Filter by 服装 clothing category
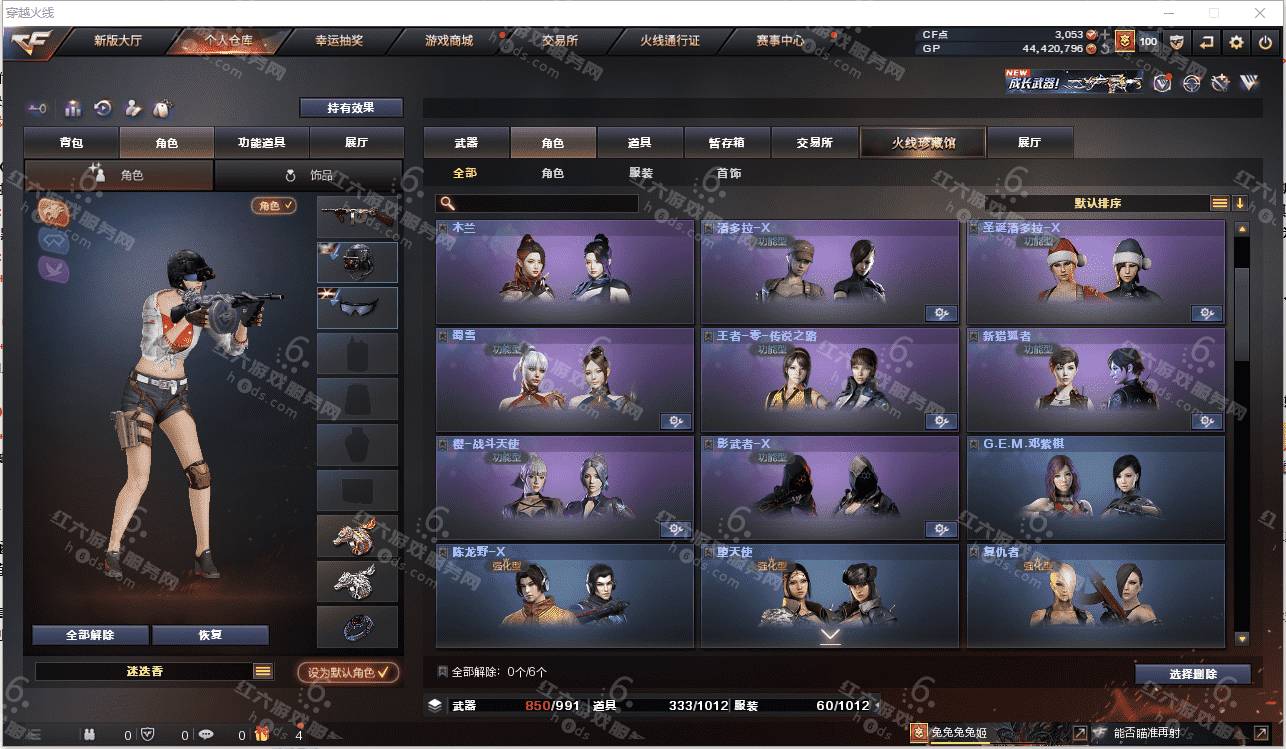Image resolution: width=1286 pixels, height=749 pixels. coord(641,173)
